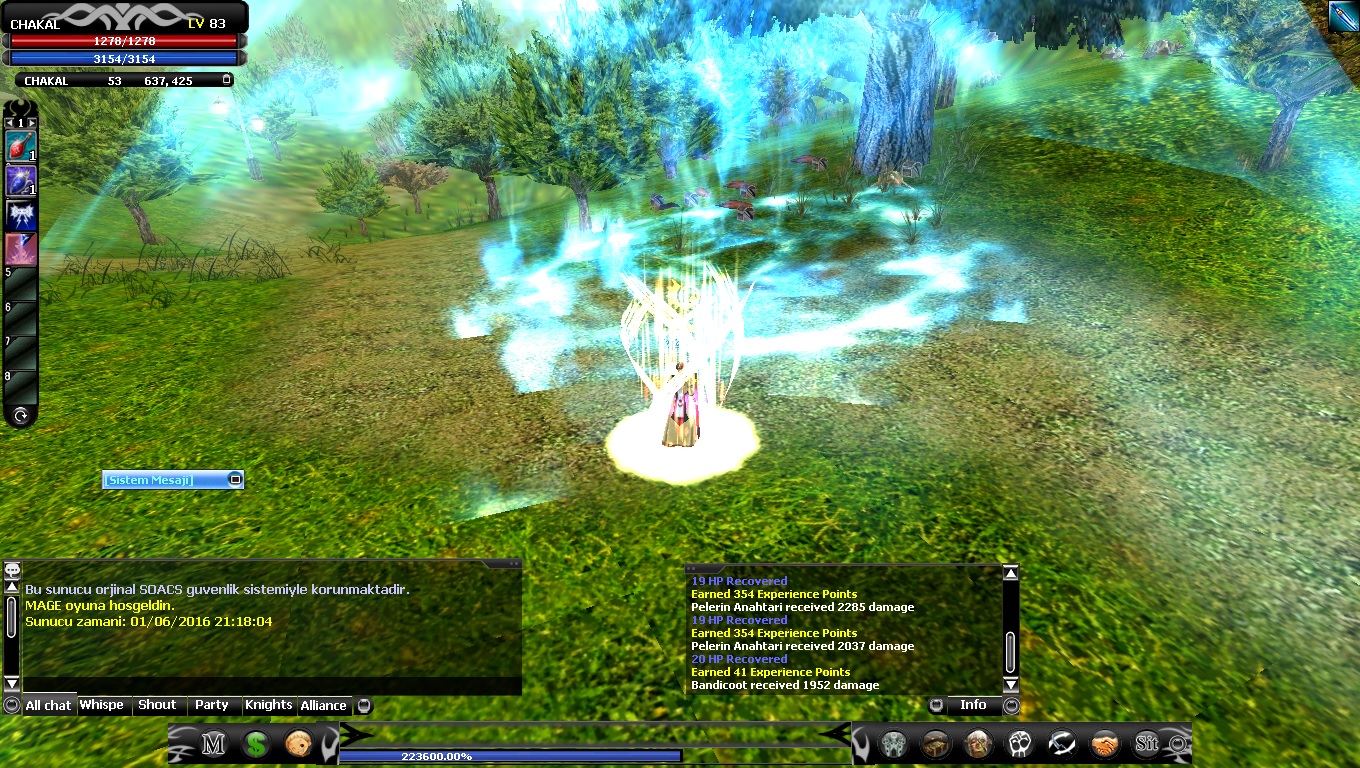Click the Sit button
This screenshot has width=1360, height=768.
click(x=1146, y=744)
